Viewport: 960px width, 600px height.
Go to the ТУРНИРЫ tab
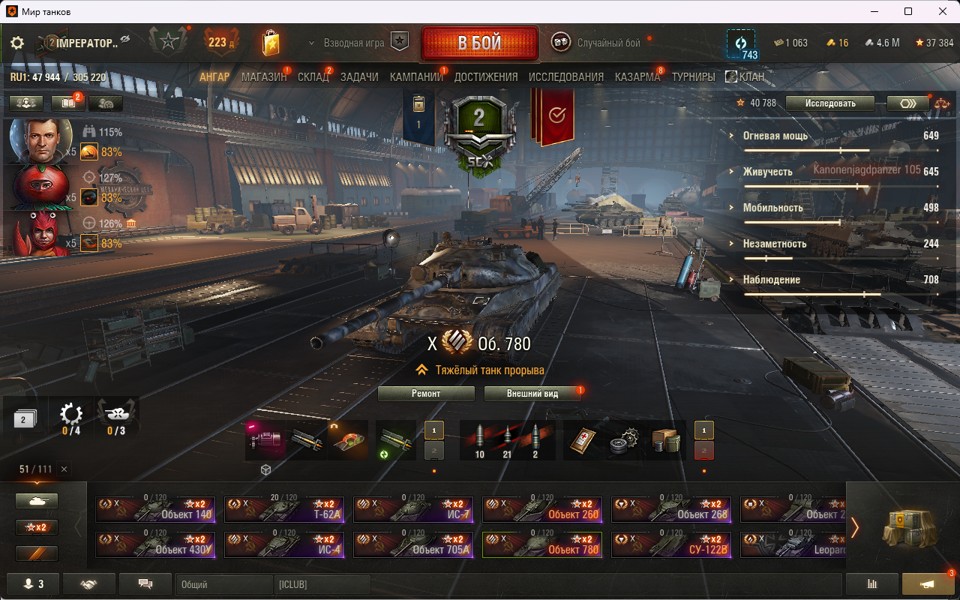[x=693, y=77]
